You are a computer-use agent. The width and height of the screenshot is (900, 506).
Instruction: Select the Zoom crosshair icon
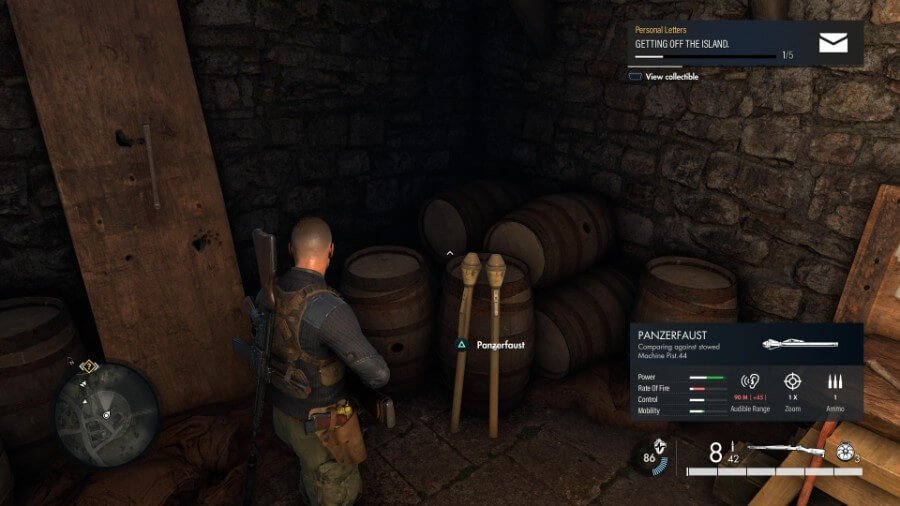coord(792,382)
